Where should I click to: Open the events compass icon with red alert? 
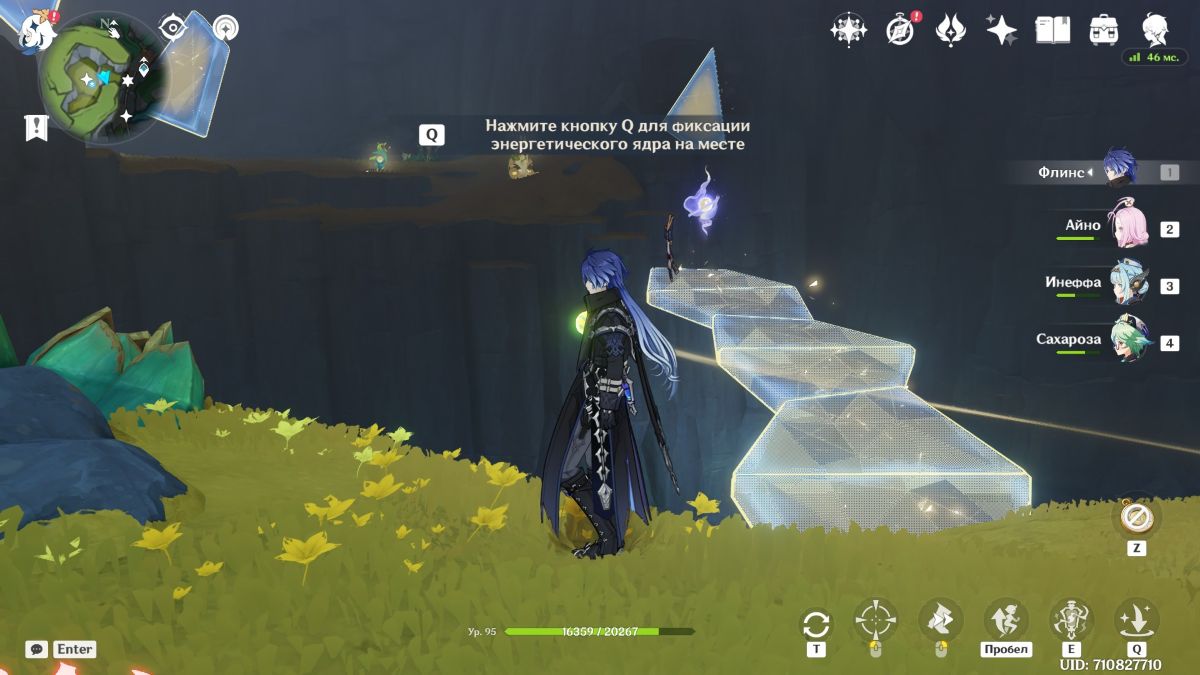click(900, 30)
